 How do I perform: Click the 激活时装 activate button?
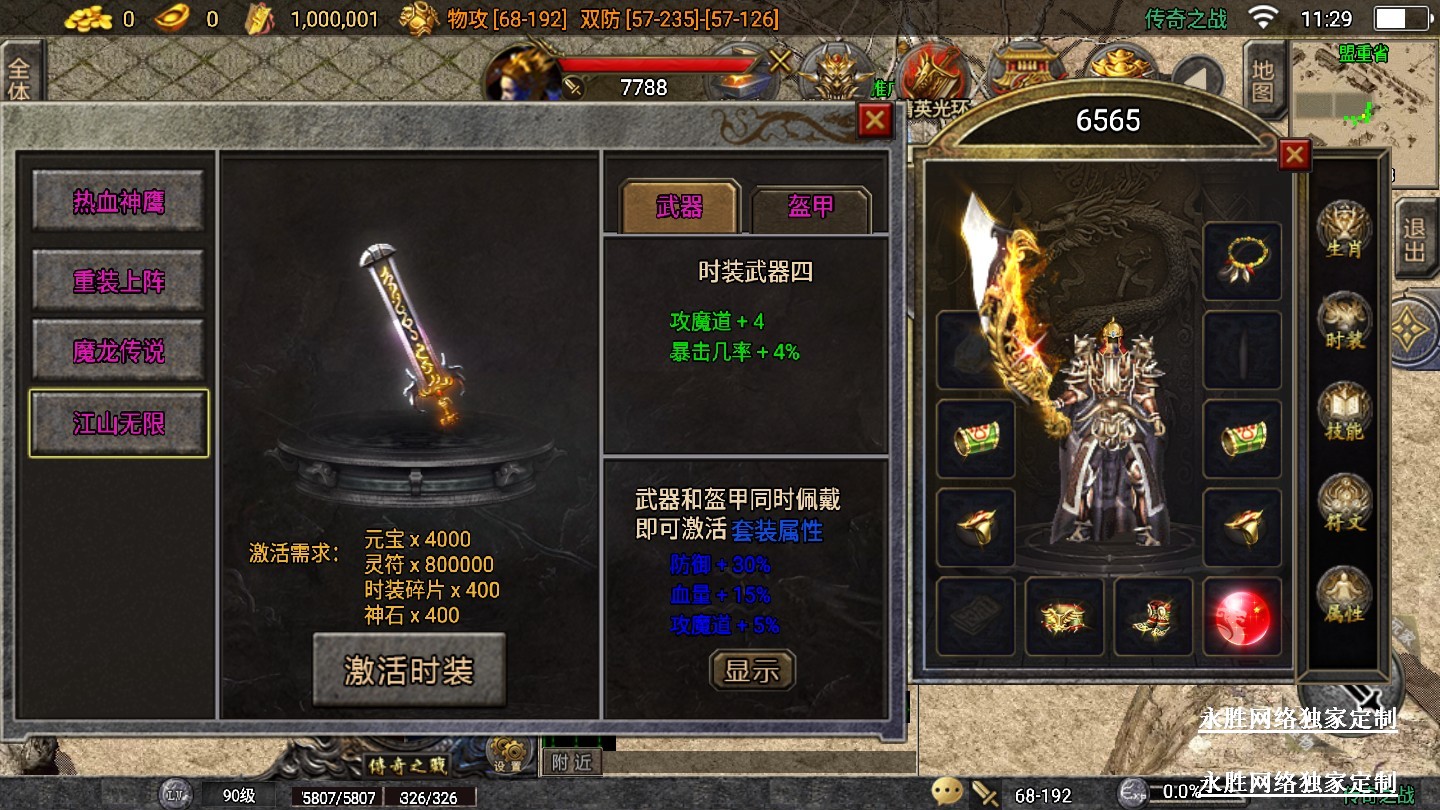[x=409, y=670]
